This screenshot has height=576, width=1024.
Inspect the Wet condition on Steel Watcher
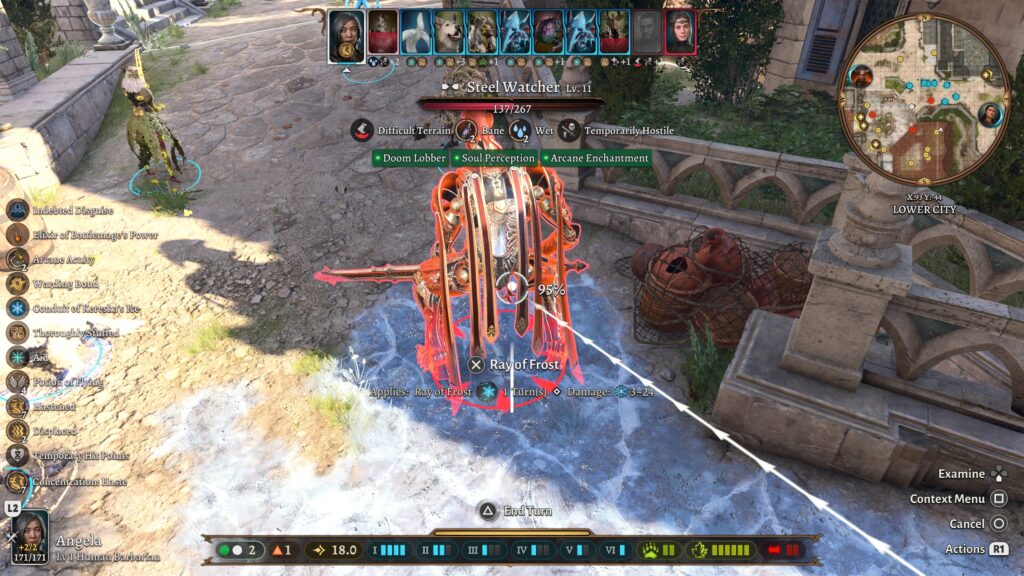(x=520, y=130)
